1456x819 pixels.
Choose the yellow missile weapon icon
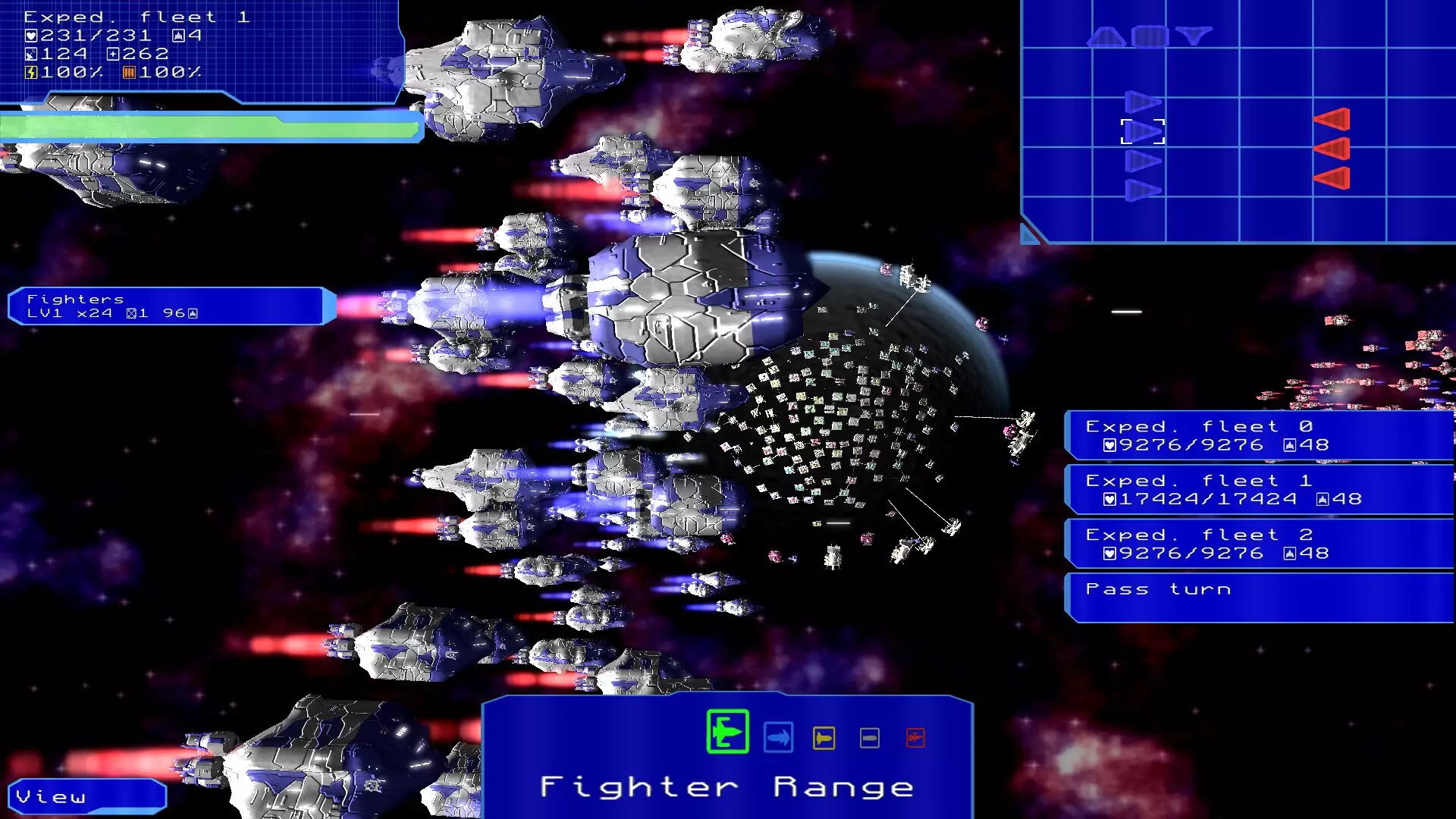coord(824,738)
